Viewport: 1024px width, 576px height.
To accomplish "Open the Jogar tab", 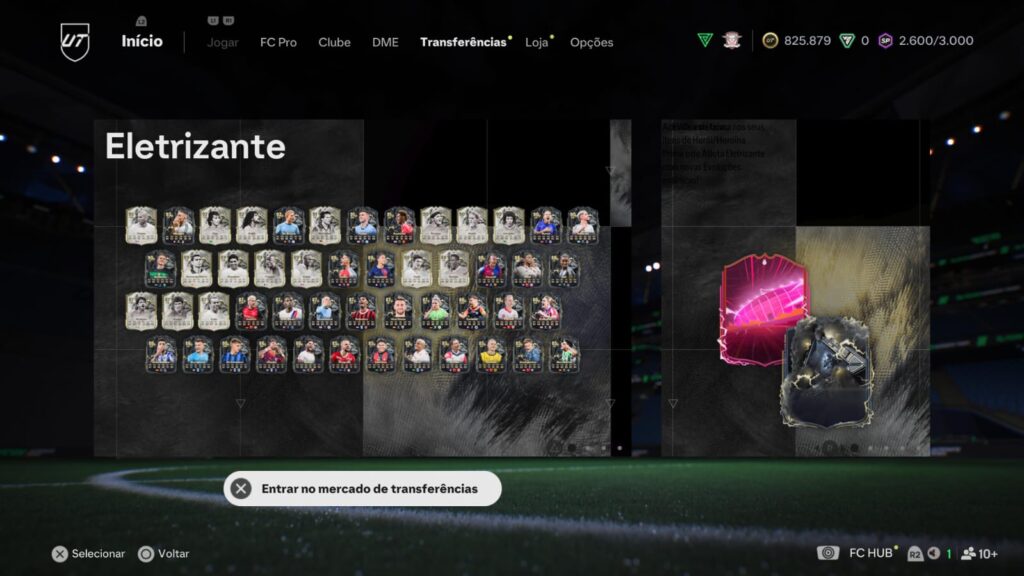I will [x=222, y=43].
